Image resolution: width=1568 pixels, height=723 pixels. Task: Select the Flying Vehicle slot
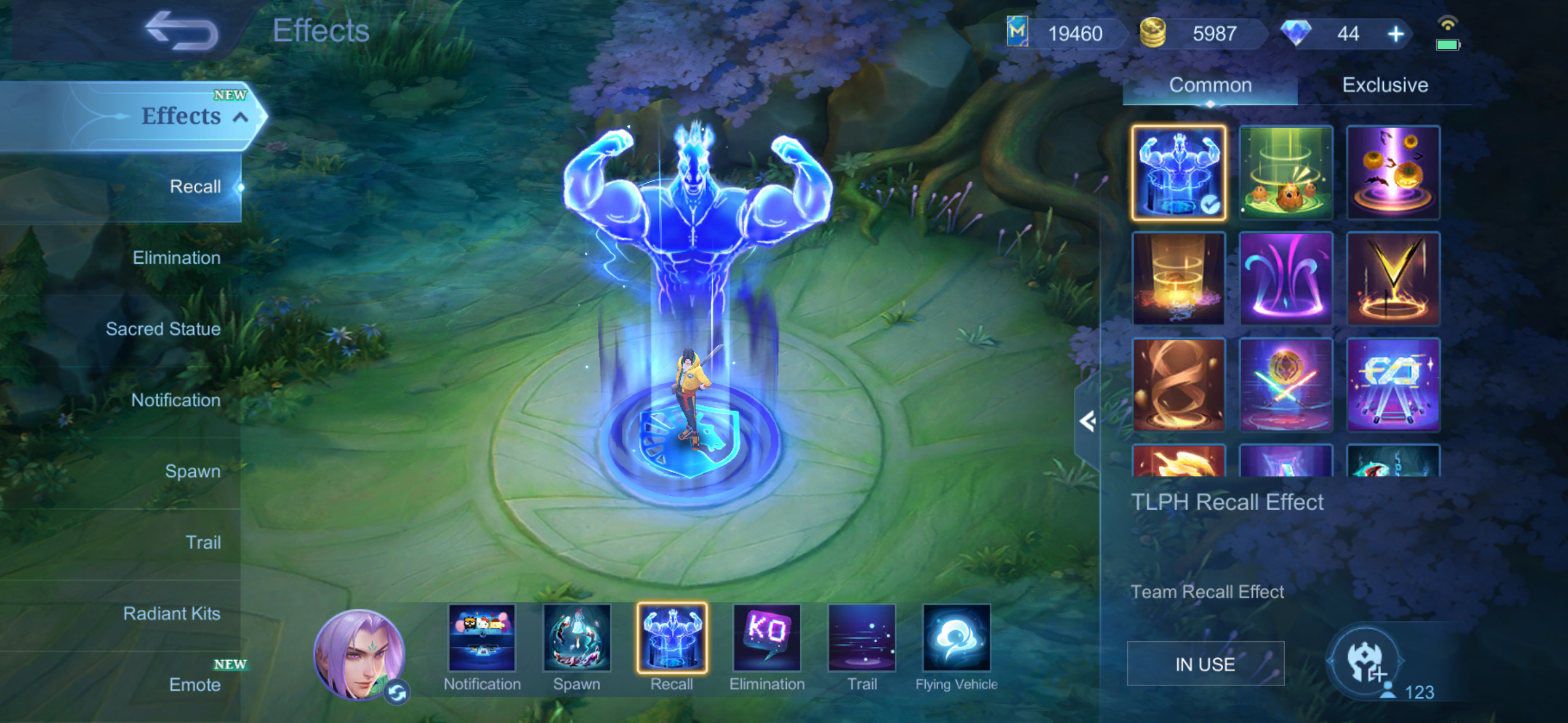pyautogui.click(x=956, y=638)
